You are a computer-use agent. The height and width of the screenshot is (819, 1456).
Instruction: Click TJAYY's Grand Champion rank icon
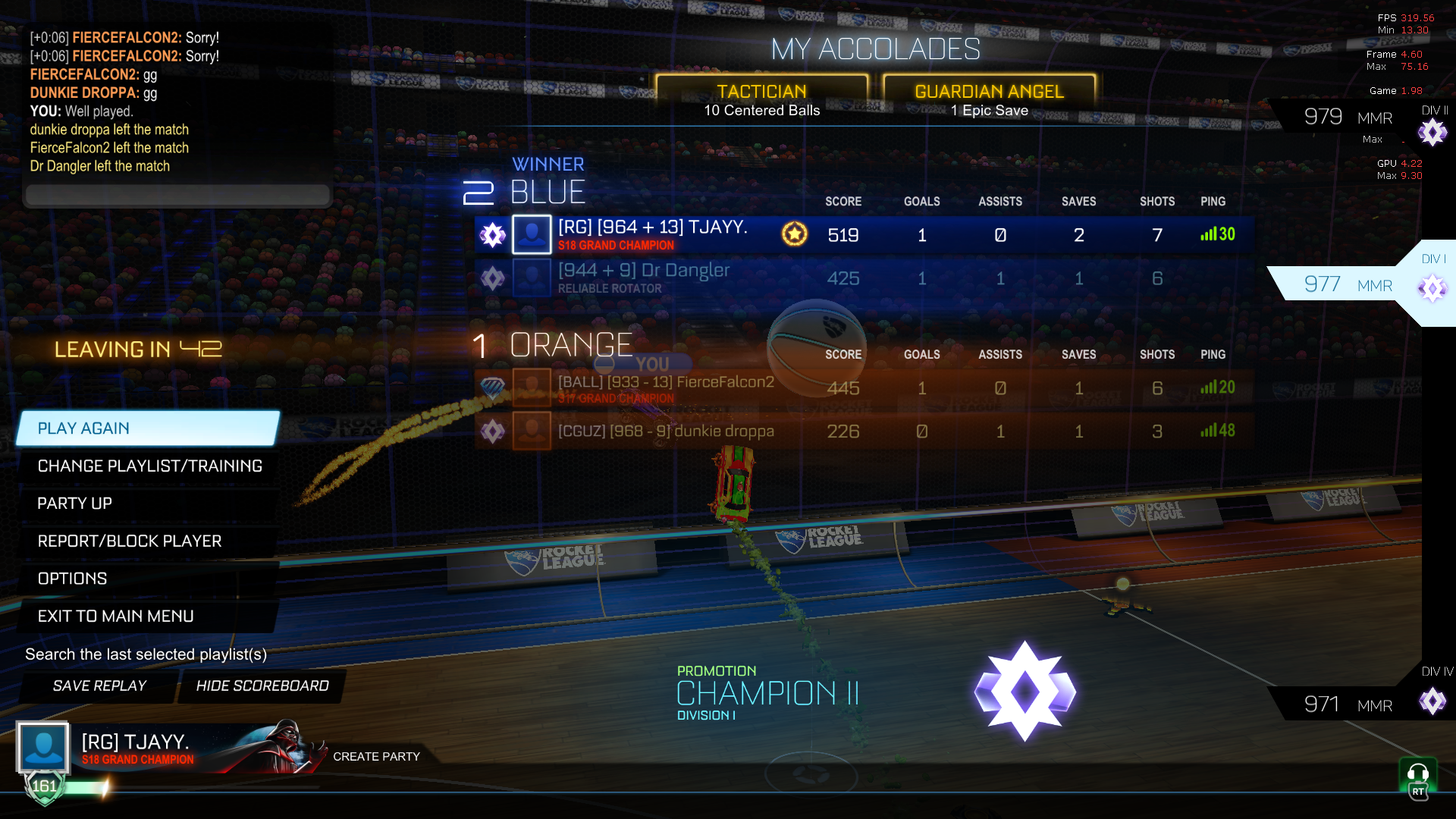(x=492, y=235)
